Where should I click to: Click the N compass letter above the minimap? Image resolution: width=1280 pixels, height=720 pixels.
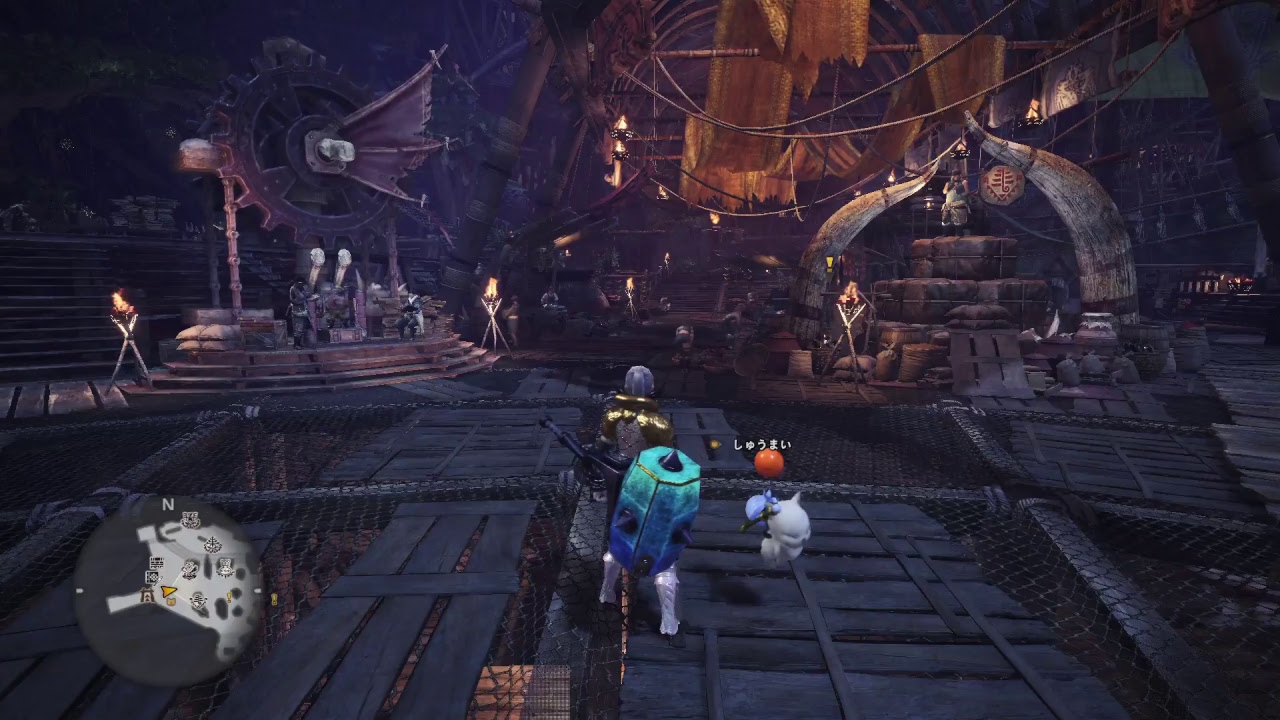click(x=167, y=504)
